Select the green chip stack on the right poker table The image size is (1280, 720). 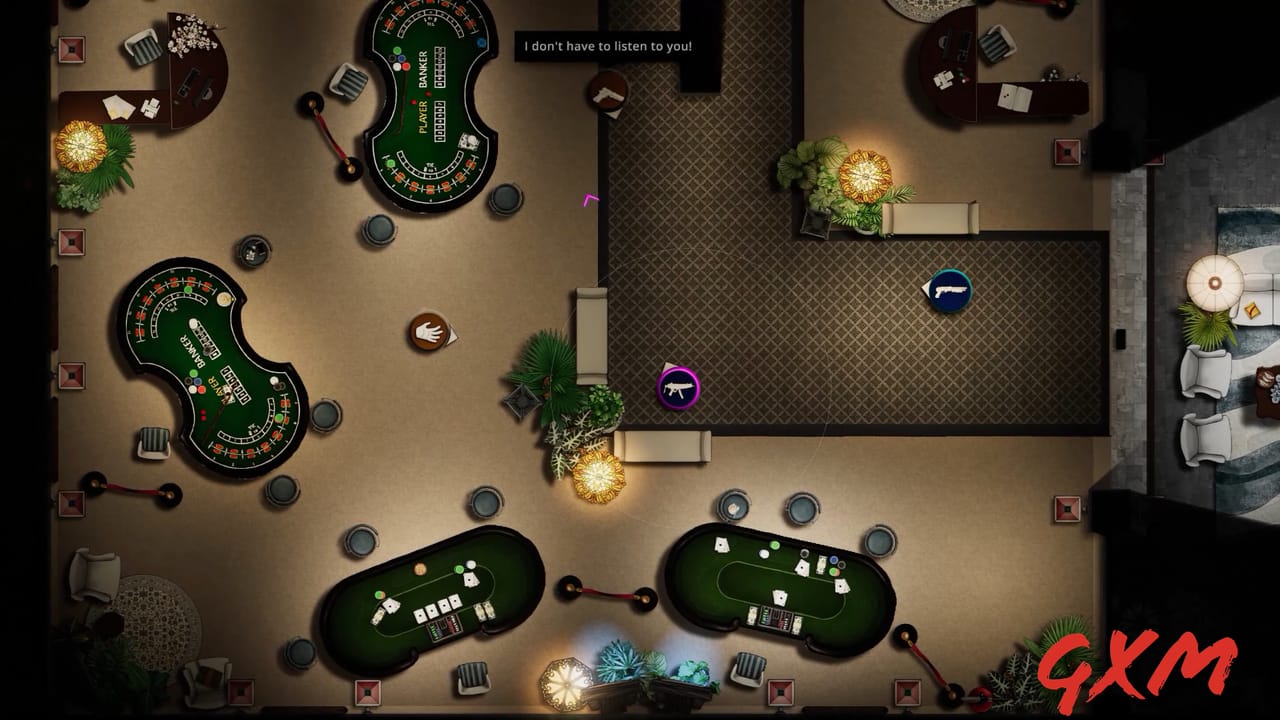[x=775, y=547]
